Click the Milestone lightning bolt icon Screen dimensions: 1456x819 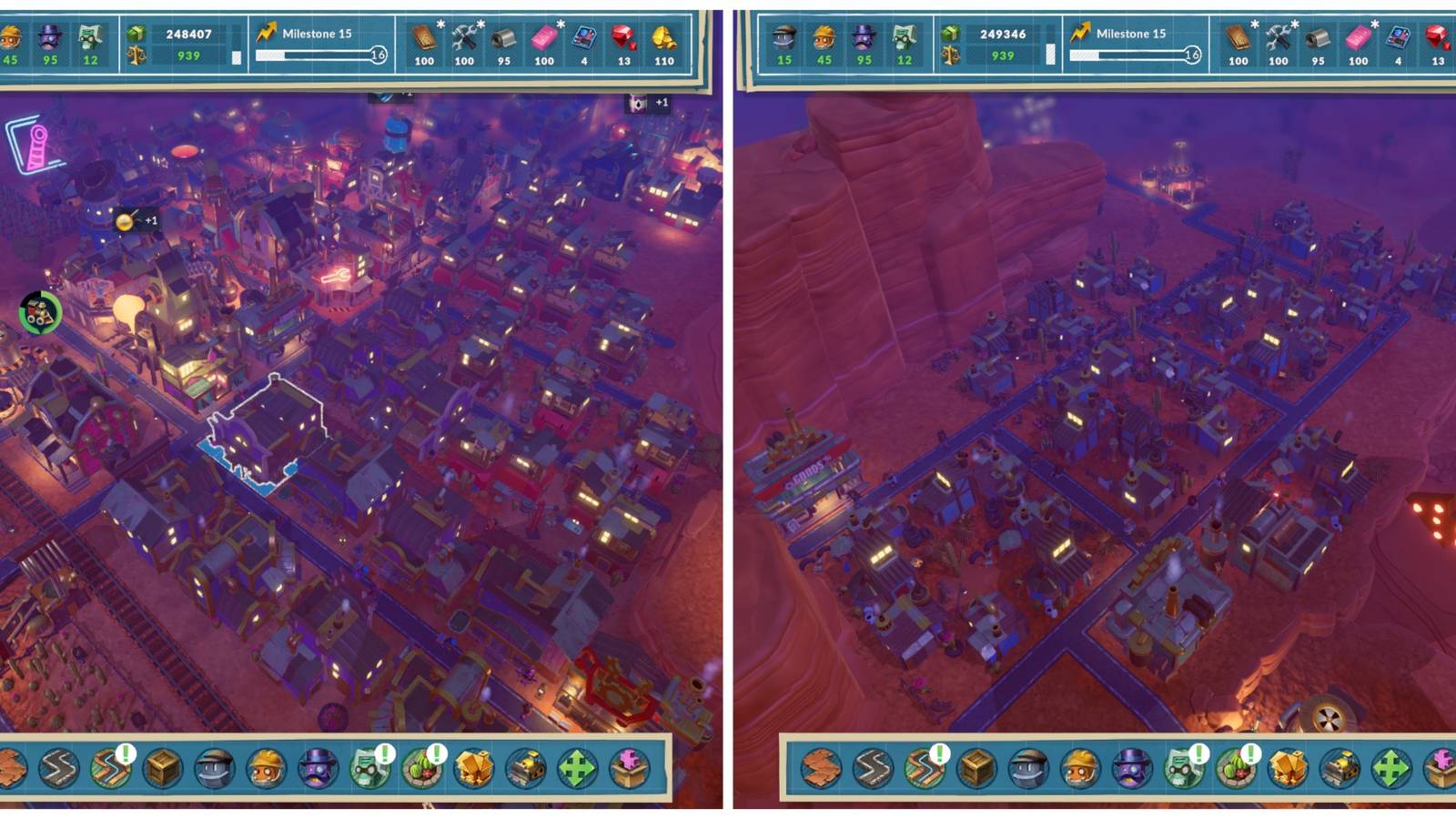(x=267, y=32)
